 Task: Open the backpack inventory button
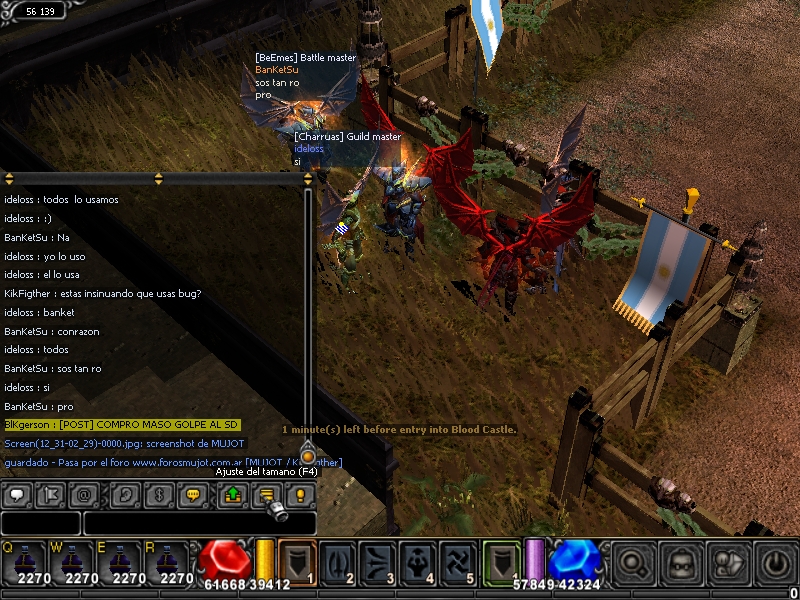click(681, 563)
